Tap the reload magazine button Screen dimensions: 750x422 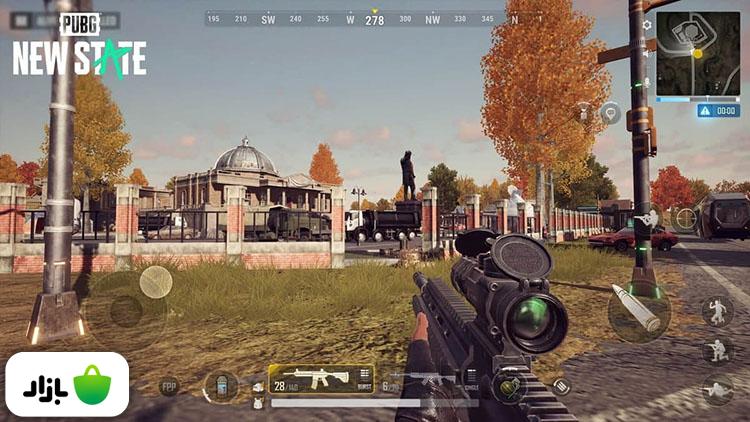point(561,386)
